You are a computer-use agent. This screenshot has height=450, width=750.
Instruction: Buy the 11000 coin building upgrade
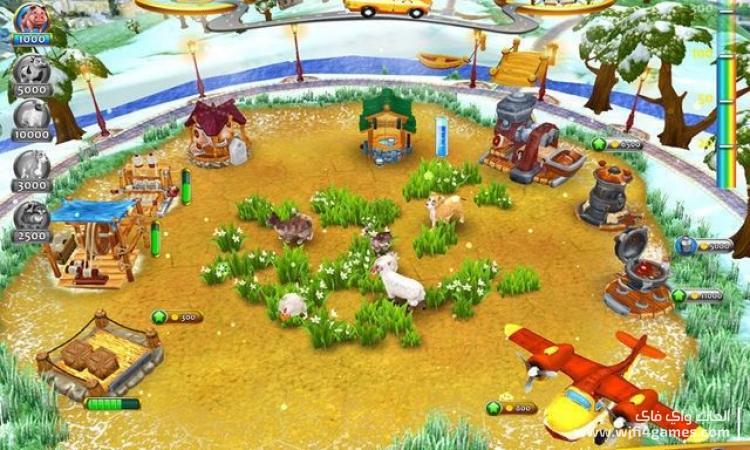698,296
